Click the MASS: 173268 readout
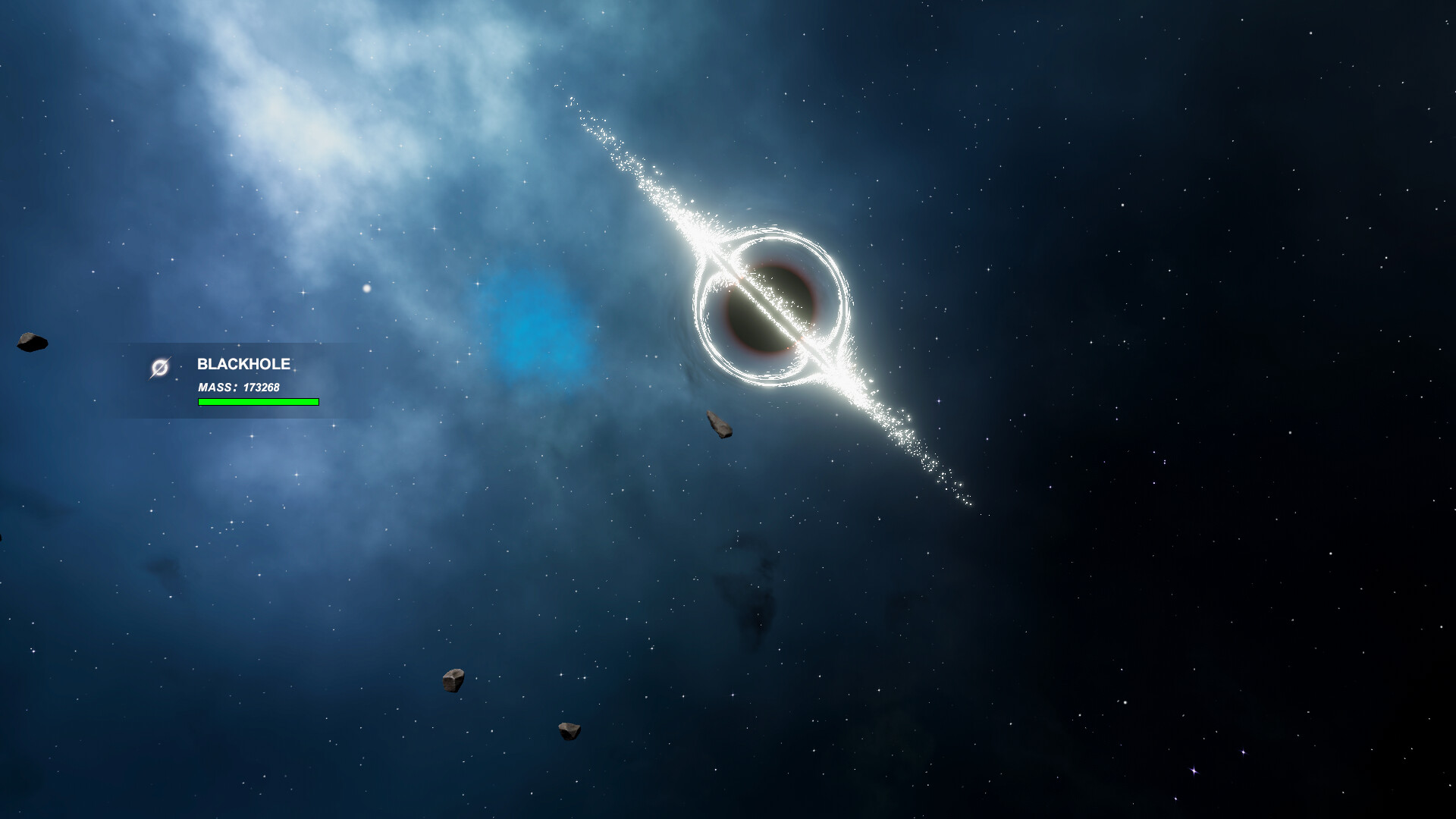 pyautogui.click(x=237, y=387)
